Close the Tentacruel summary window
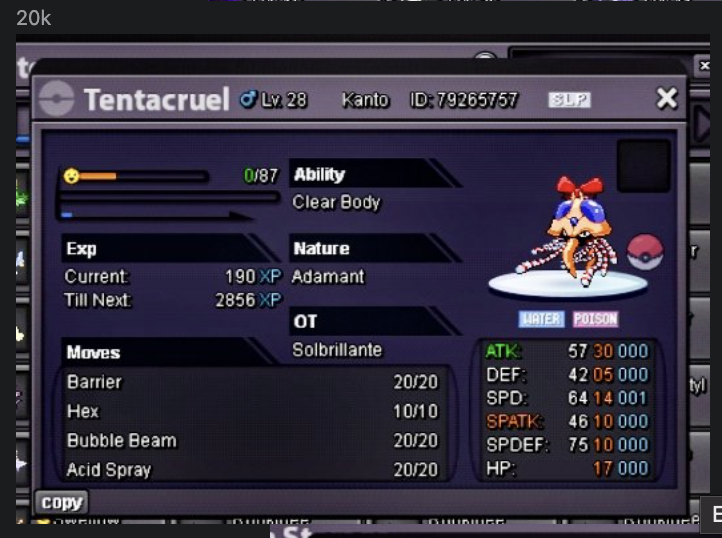The height and width of the screenshot is (538, 722). [666, 98]
